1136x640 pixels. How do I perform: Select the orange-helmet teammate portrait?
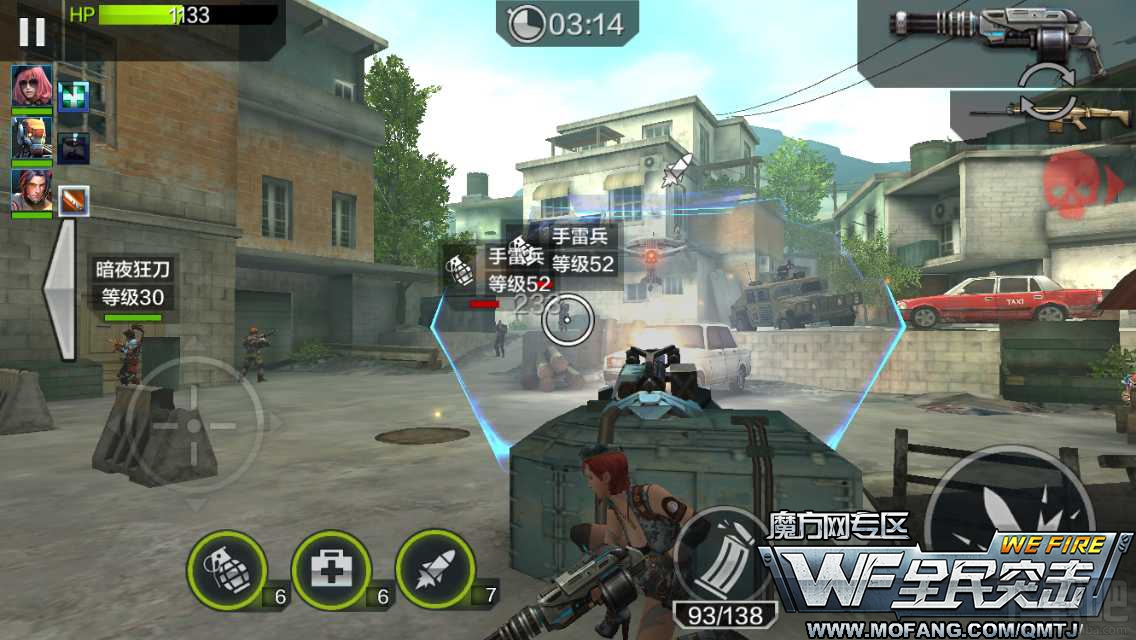click(32, 138)
